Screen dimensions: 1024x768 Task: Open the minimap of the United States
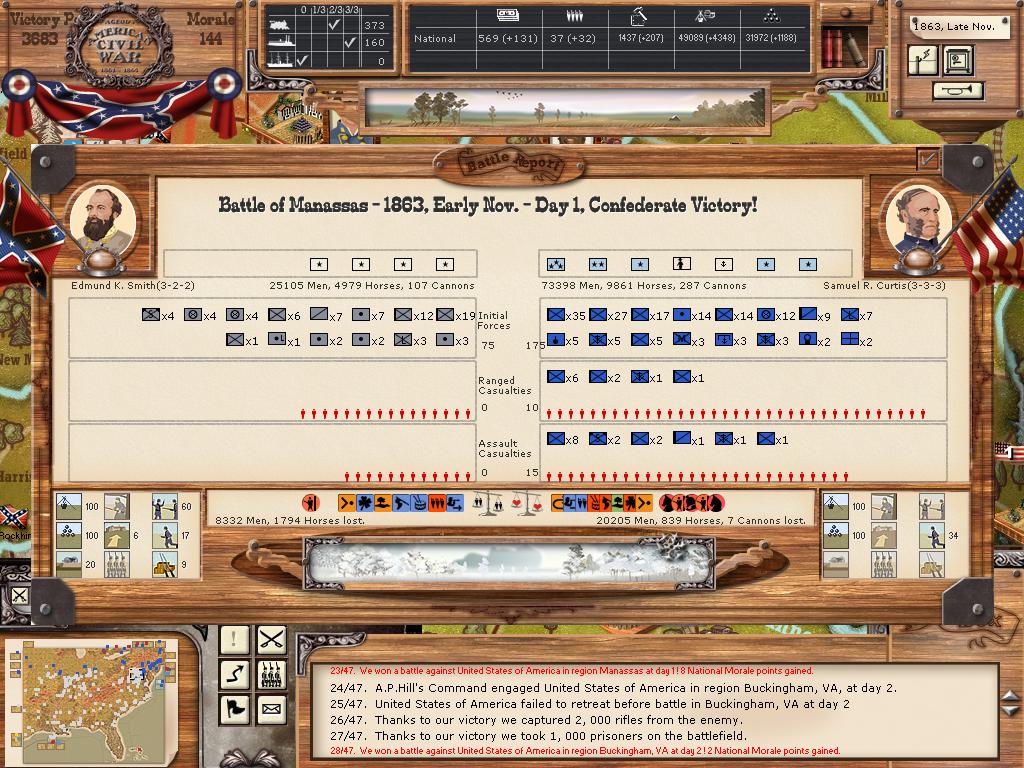91,690
